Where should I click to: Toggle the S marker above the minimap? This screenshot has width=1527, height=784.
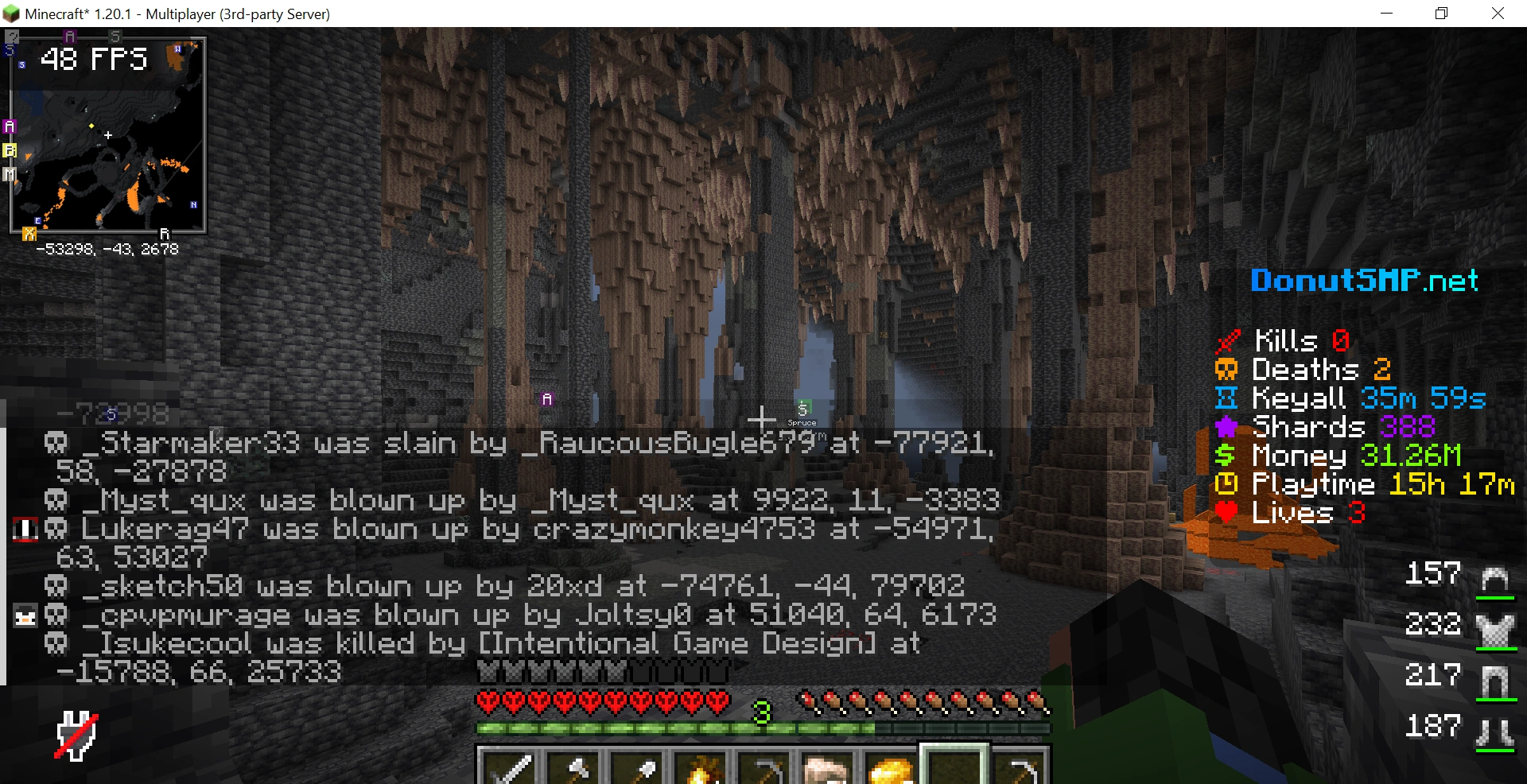115,35
